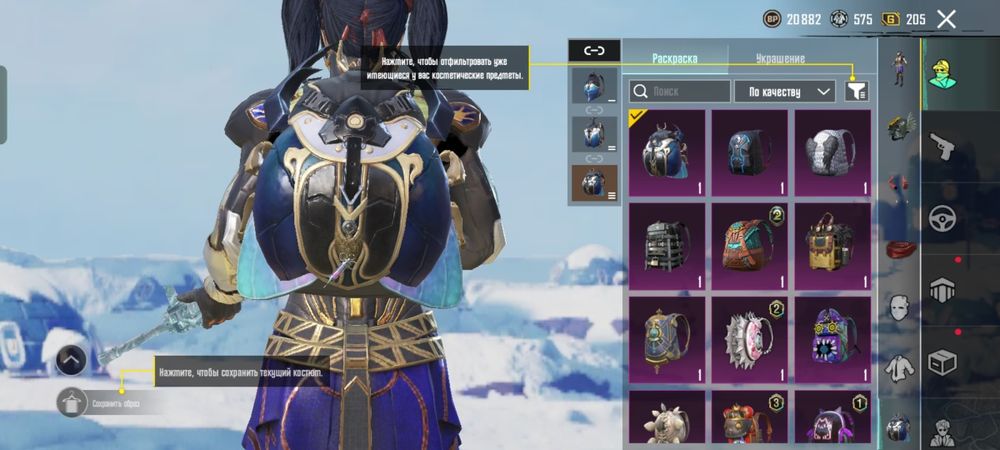The image size is (1000, 450).
Task: Open the weapons pistol category
Action: coord(942,148)
